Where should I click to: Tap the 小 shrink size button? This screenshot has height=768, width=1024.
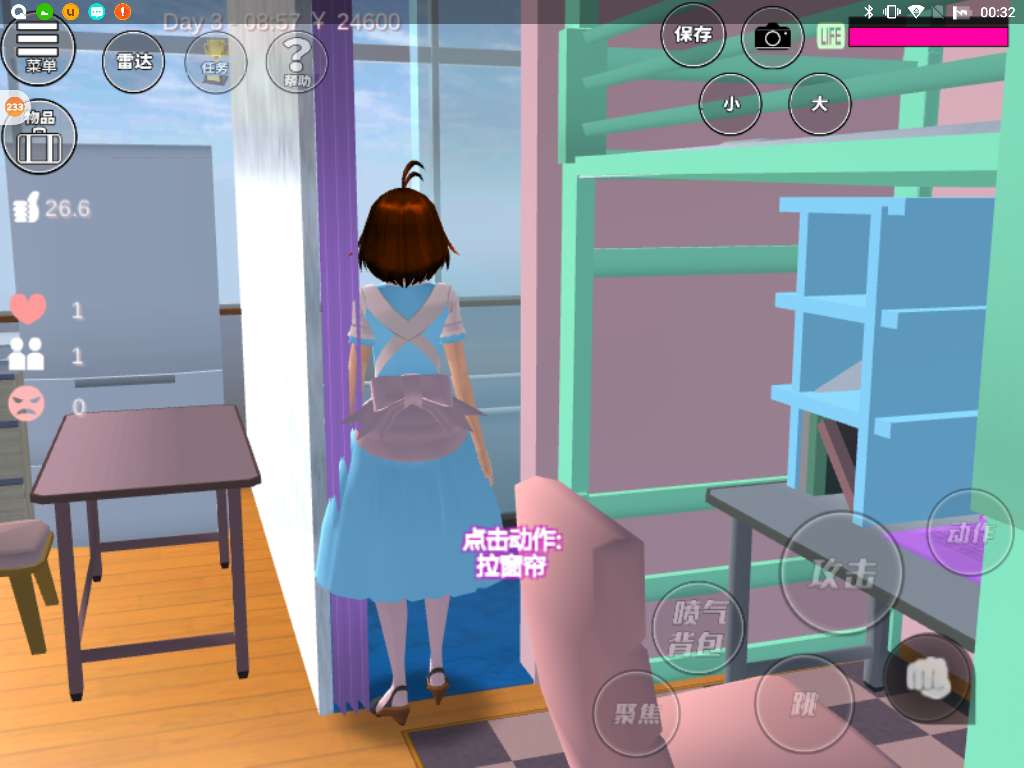[730, 103]
